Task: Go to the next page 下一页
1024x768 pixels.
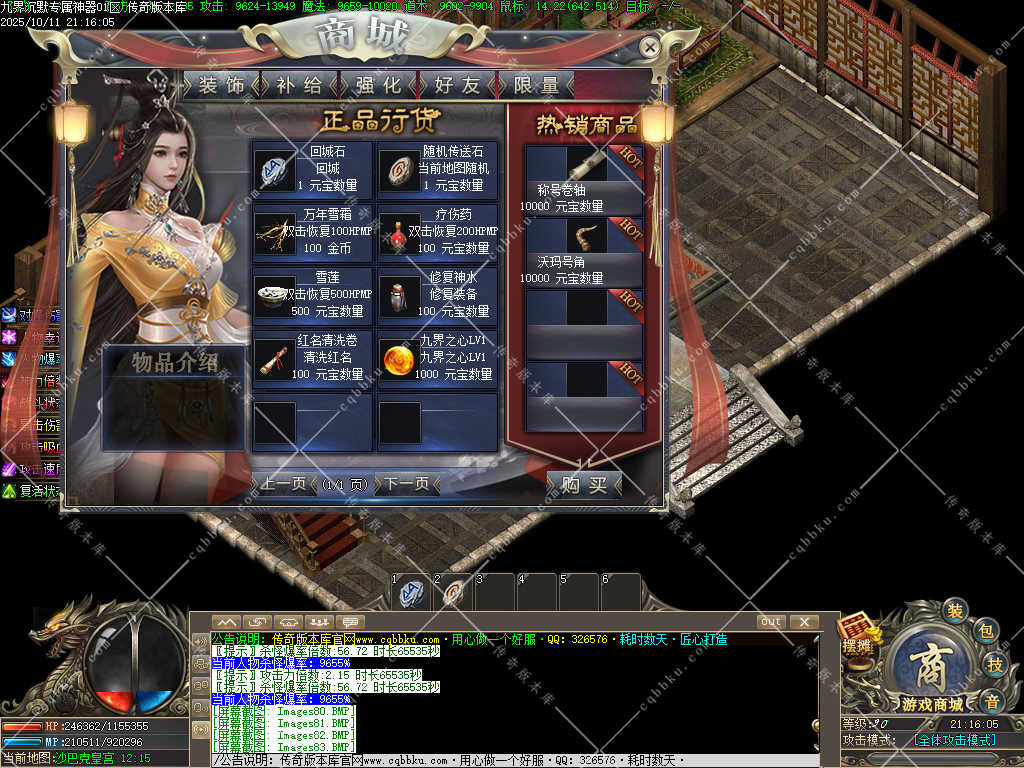Action: (407, 484)
